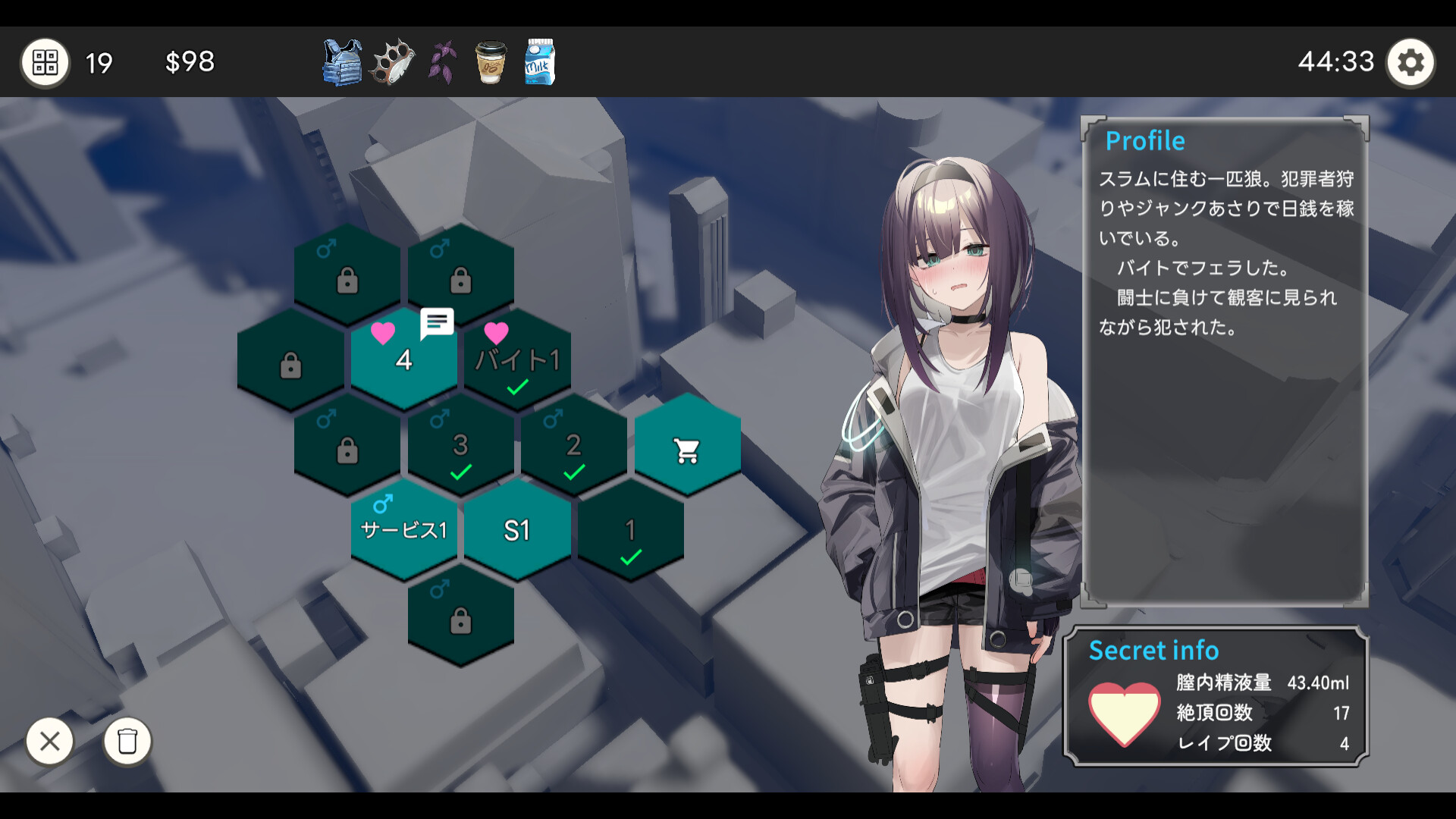Select the locked hex above サービス1

(347, 446)
